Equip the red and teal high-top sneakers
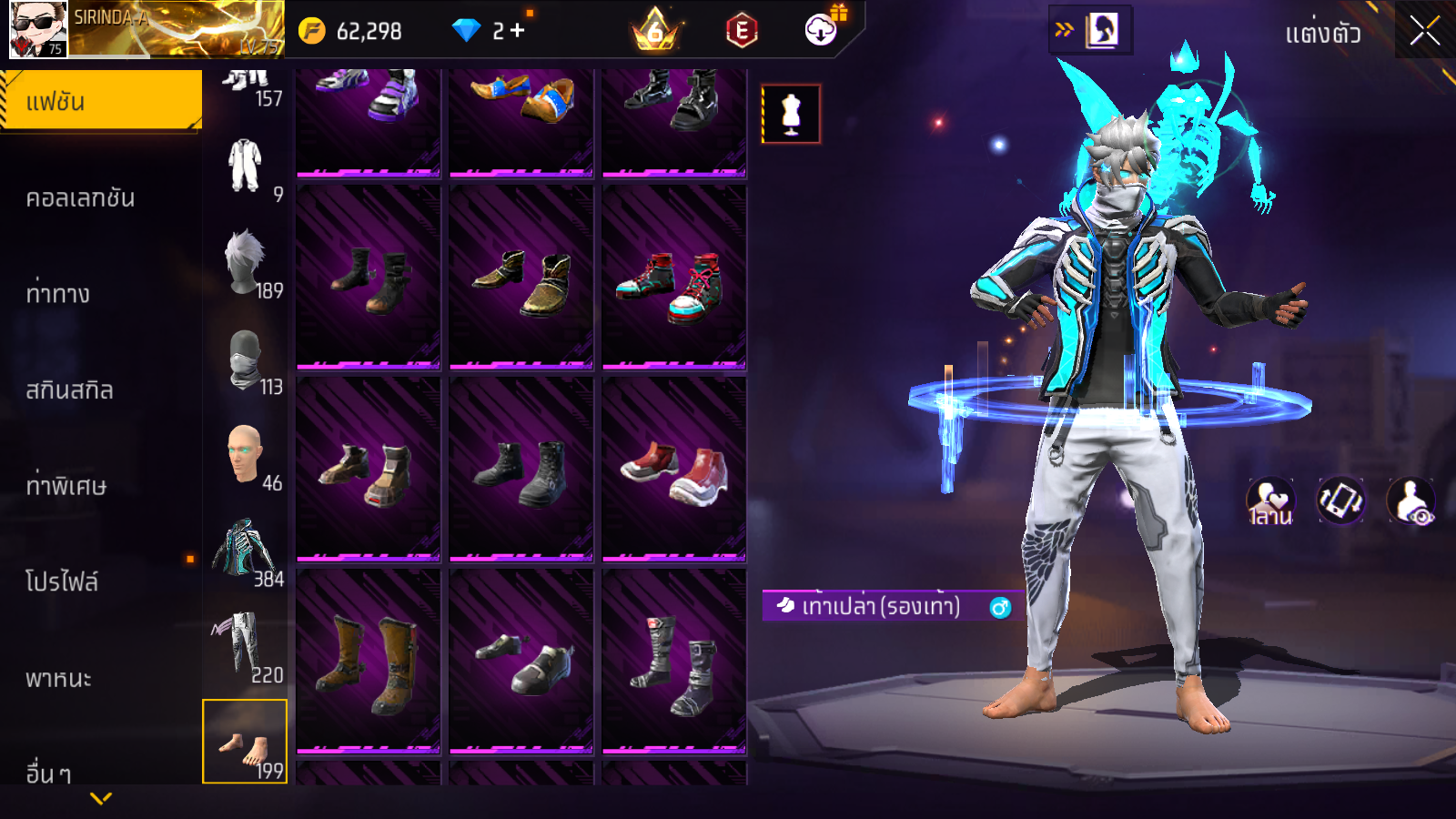 [x=674, y=278]
